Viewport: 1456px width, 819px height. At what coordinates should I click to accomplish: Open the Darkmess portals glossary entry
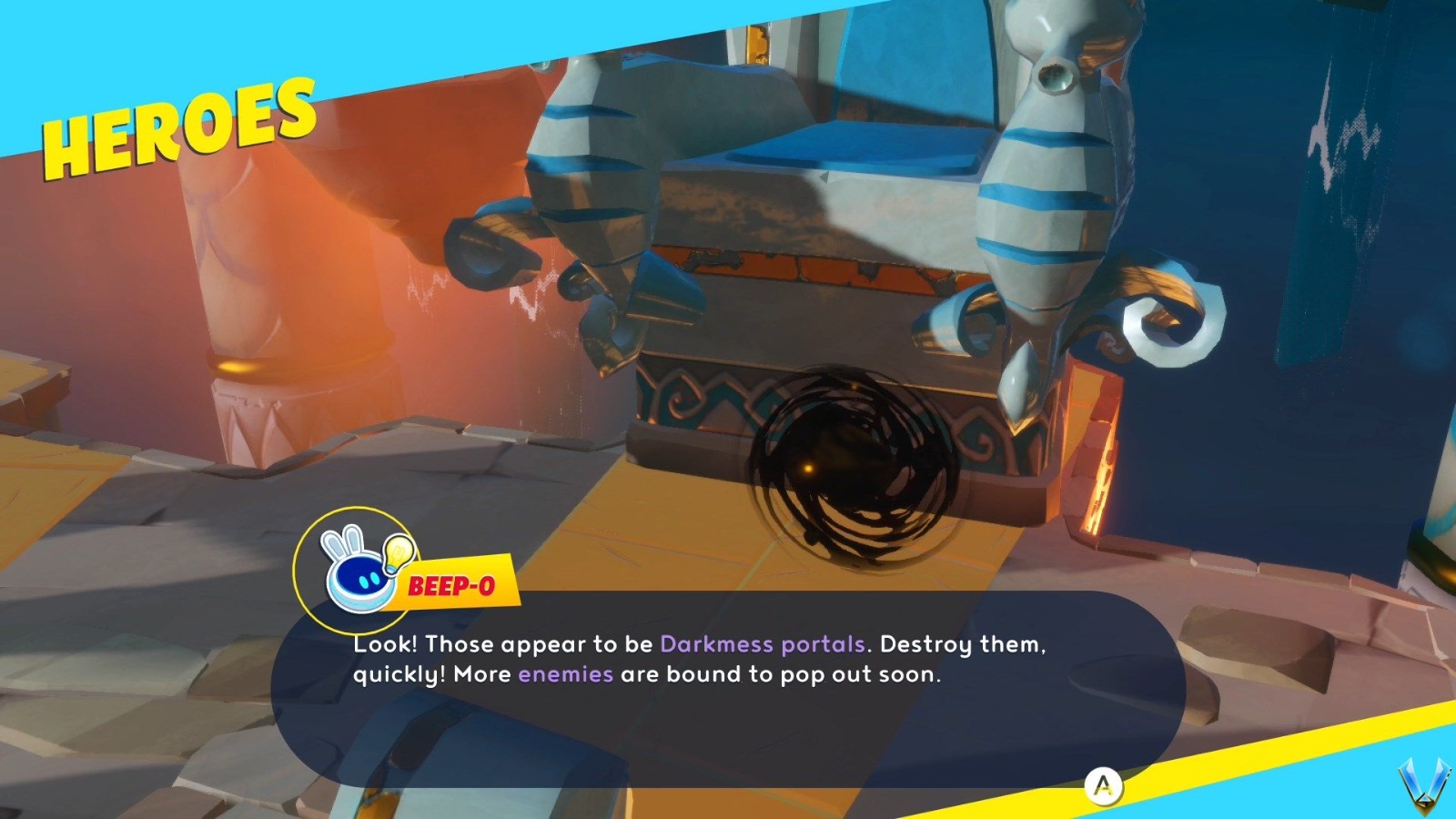[x=763, y=644]
